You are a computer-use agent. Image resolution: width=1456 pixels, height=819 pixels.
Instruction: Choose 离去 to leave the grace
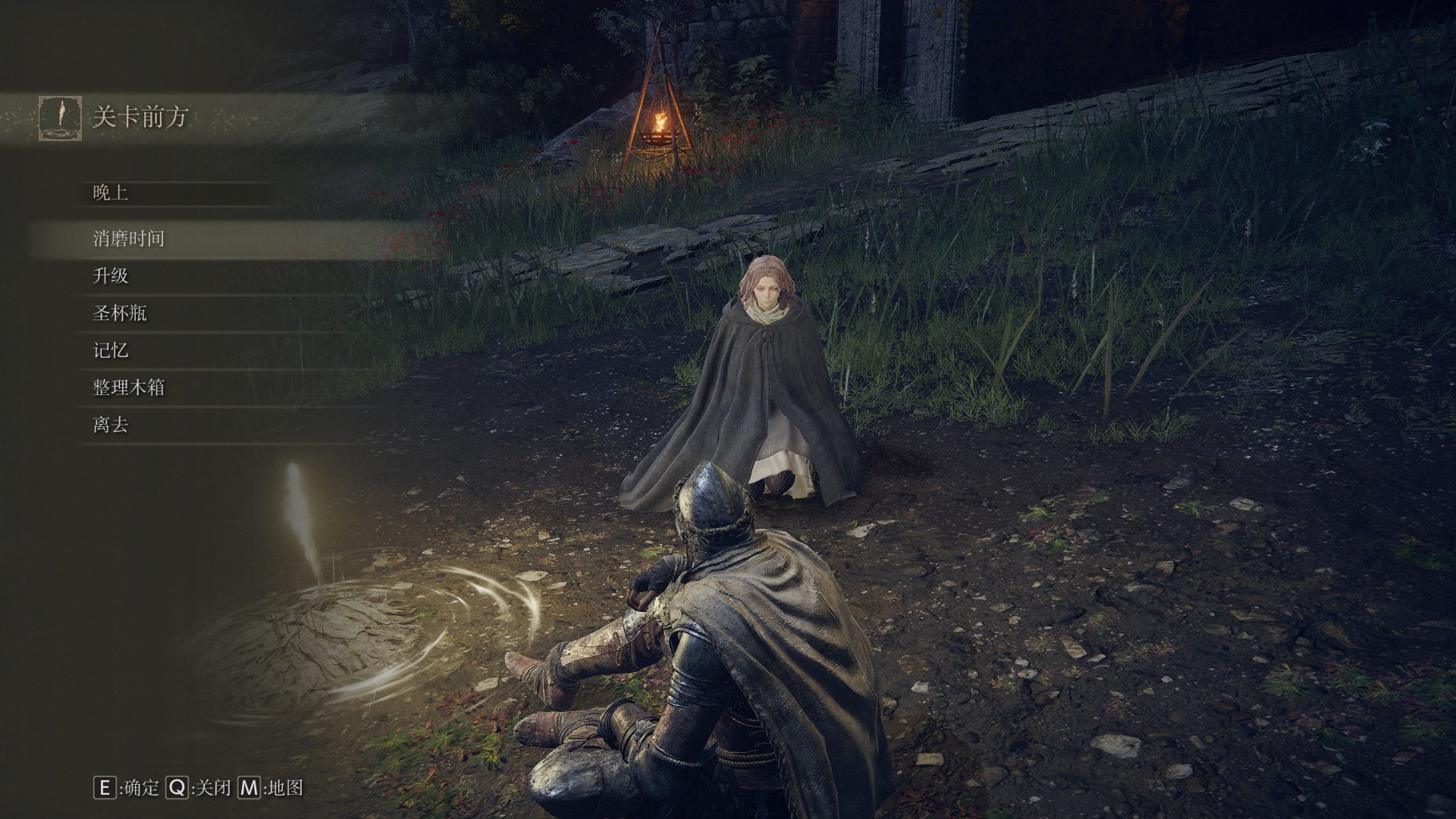[111, 425]
